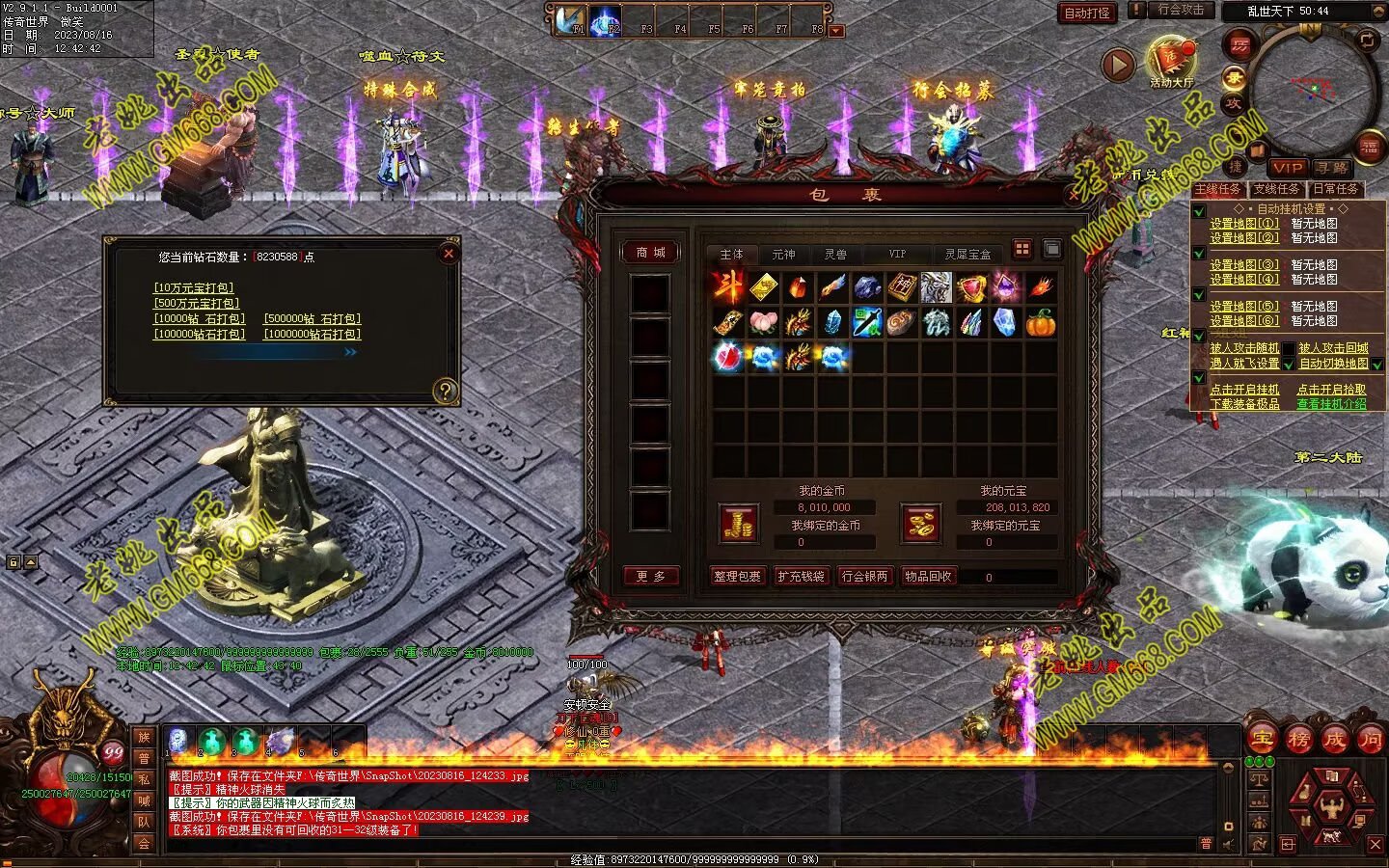Open the VIP bag tab
Viewport: 1389px width, 868px height.
pyautogui.click(x=897, y=255)
